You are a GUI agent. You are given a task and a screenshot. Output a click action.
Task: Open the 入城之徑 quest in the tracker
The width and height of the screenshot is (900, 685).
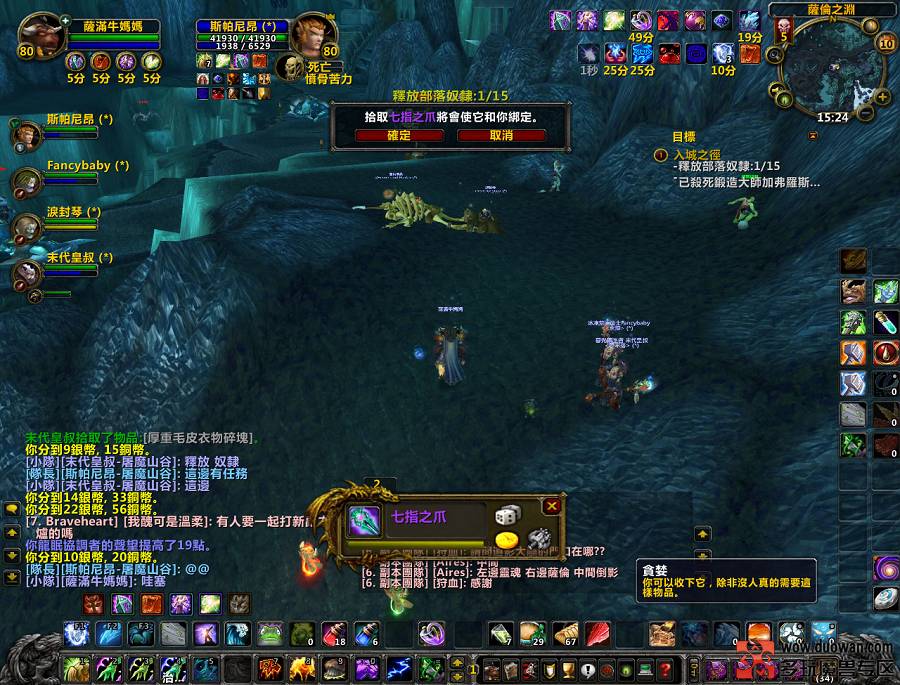[697, 155]
